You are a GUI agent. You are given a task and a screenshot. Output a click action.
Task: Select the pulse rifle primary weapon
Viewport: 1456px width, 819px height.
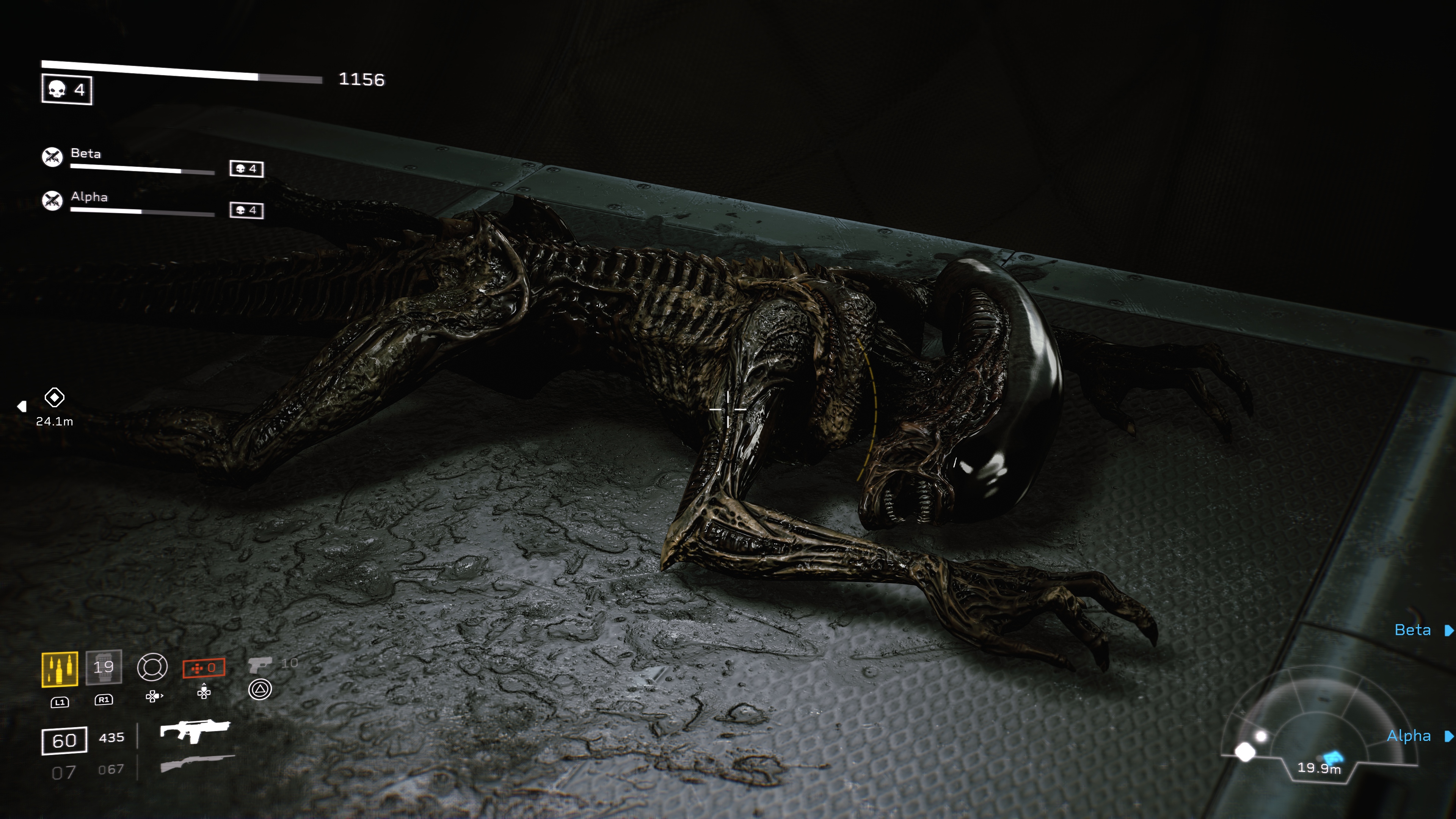click(195, 731)
